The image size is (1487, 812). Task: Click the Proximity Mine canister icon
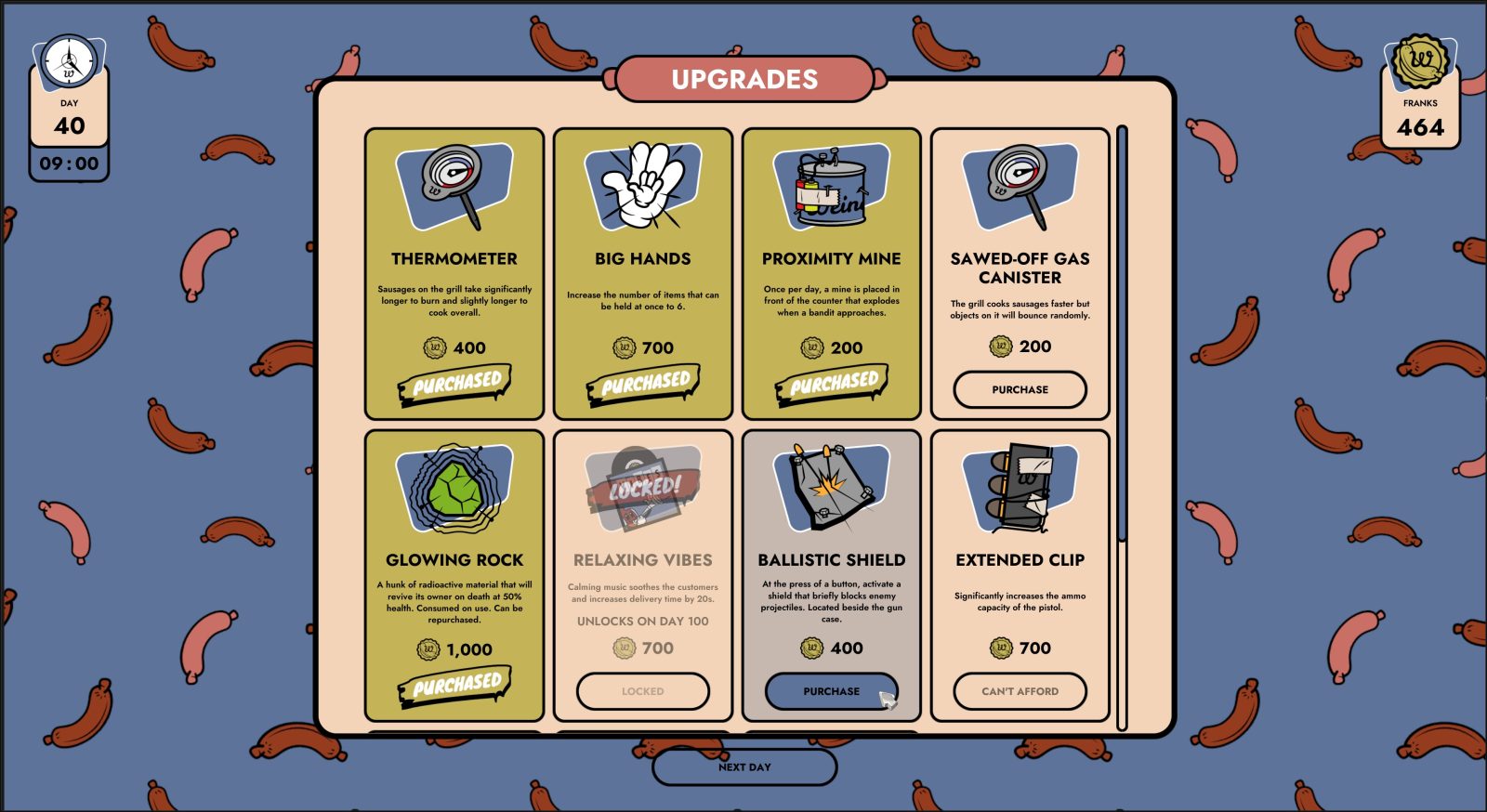pos(832,186)
